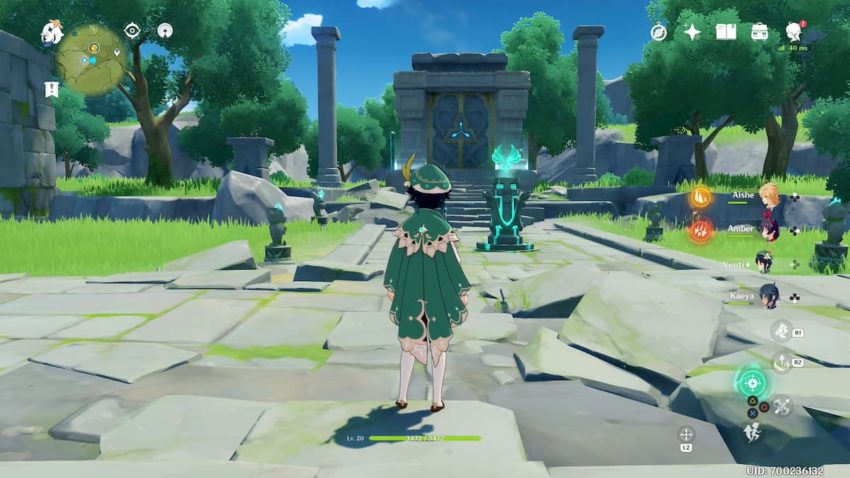850x478 pixels.
Task: Activate the elemental sight eye icon
Action: [132, 31]
